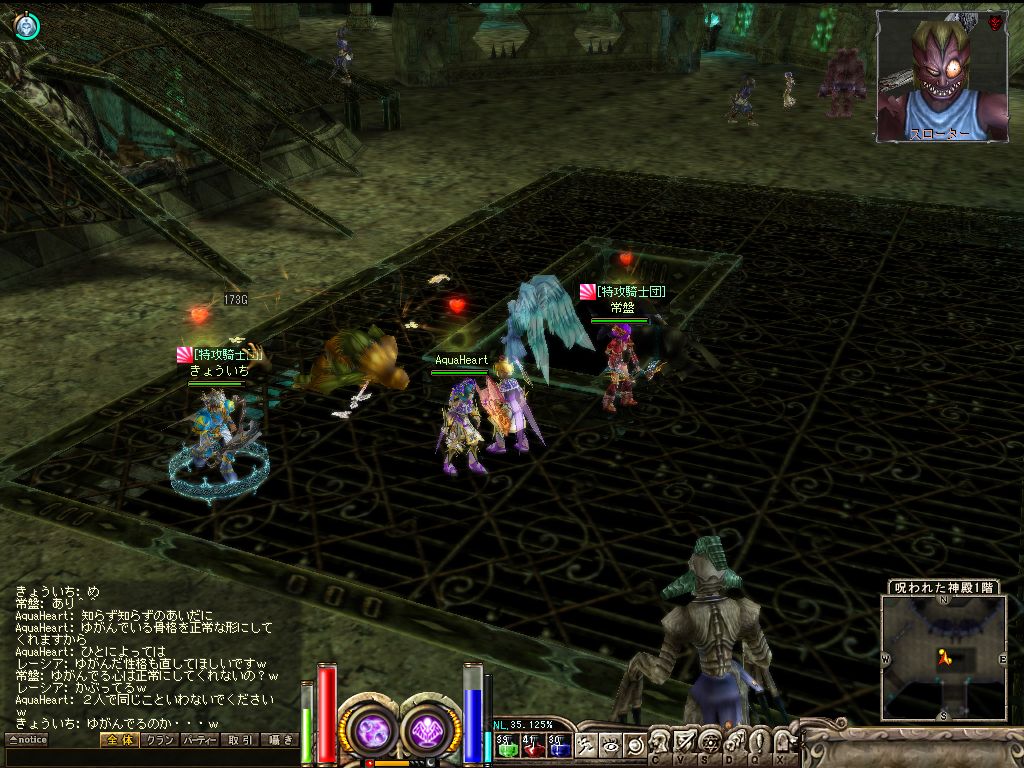
Task: Use the blue mana potion slot
Action: [x=559, y=746]
